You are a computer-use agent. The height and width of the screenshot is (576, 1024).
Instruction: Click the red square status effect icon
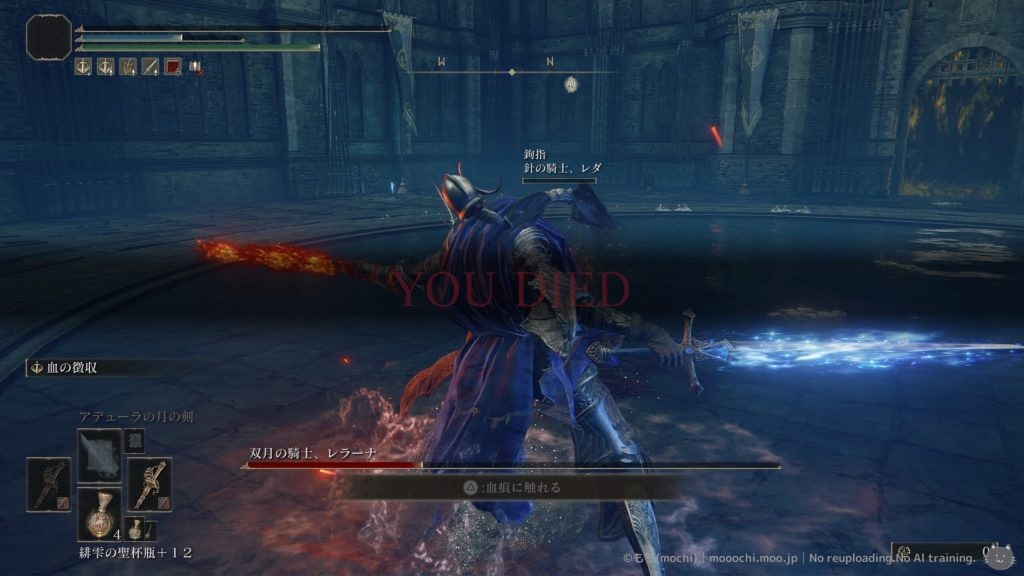point(172,67)
